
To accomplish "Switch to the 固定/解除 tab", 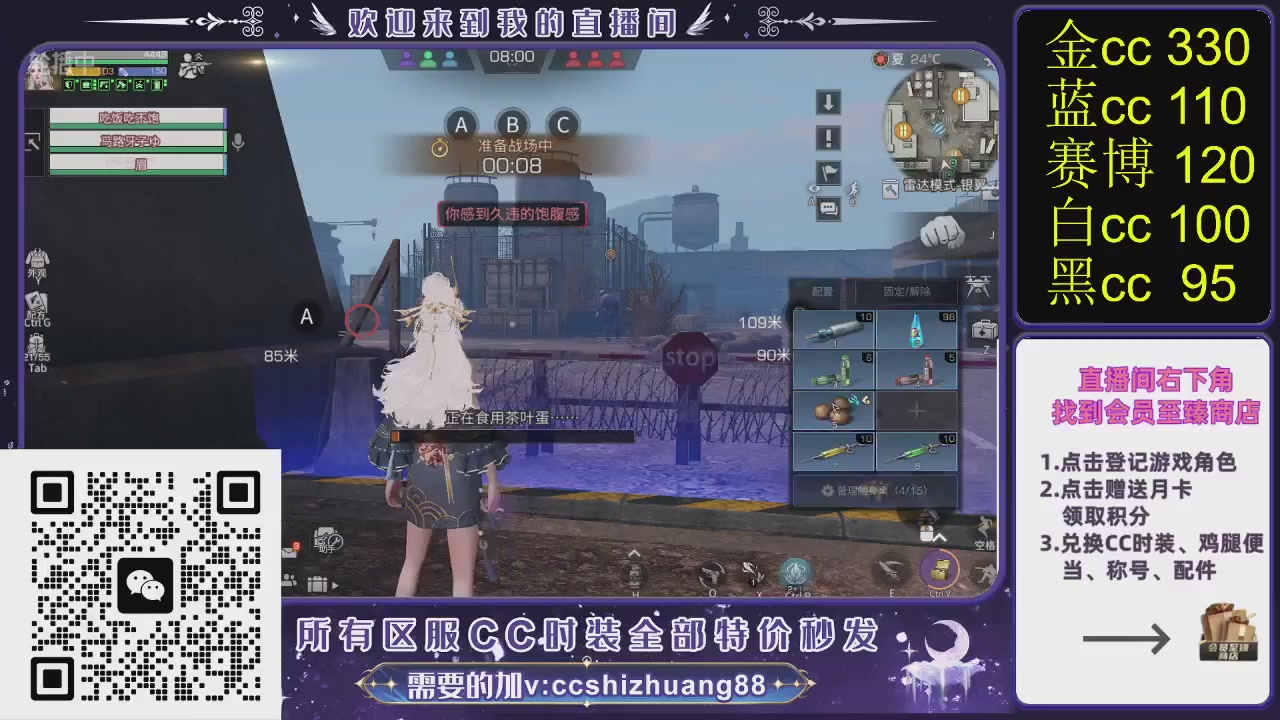I will click(x=907, y=291).
